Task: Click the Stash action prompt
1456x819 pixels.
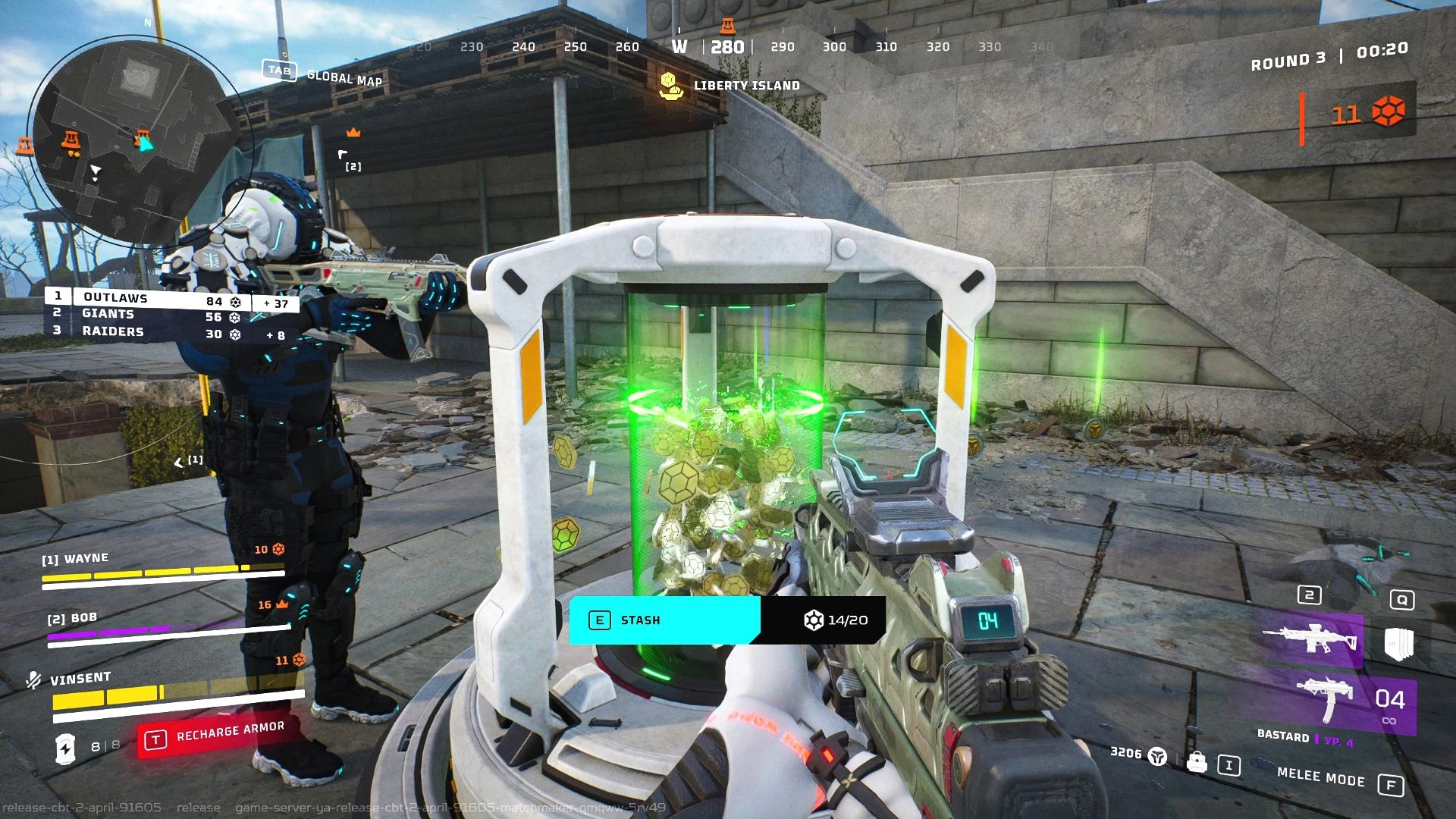Action: pyautogui.click(x=664, y=620)
